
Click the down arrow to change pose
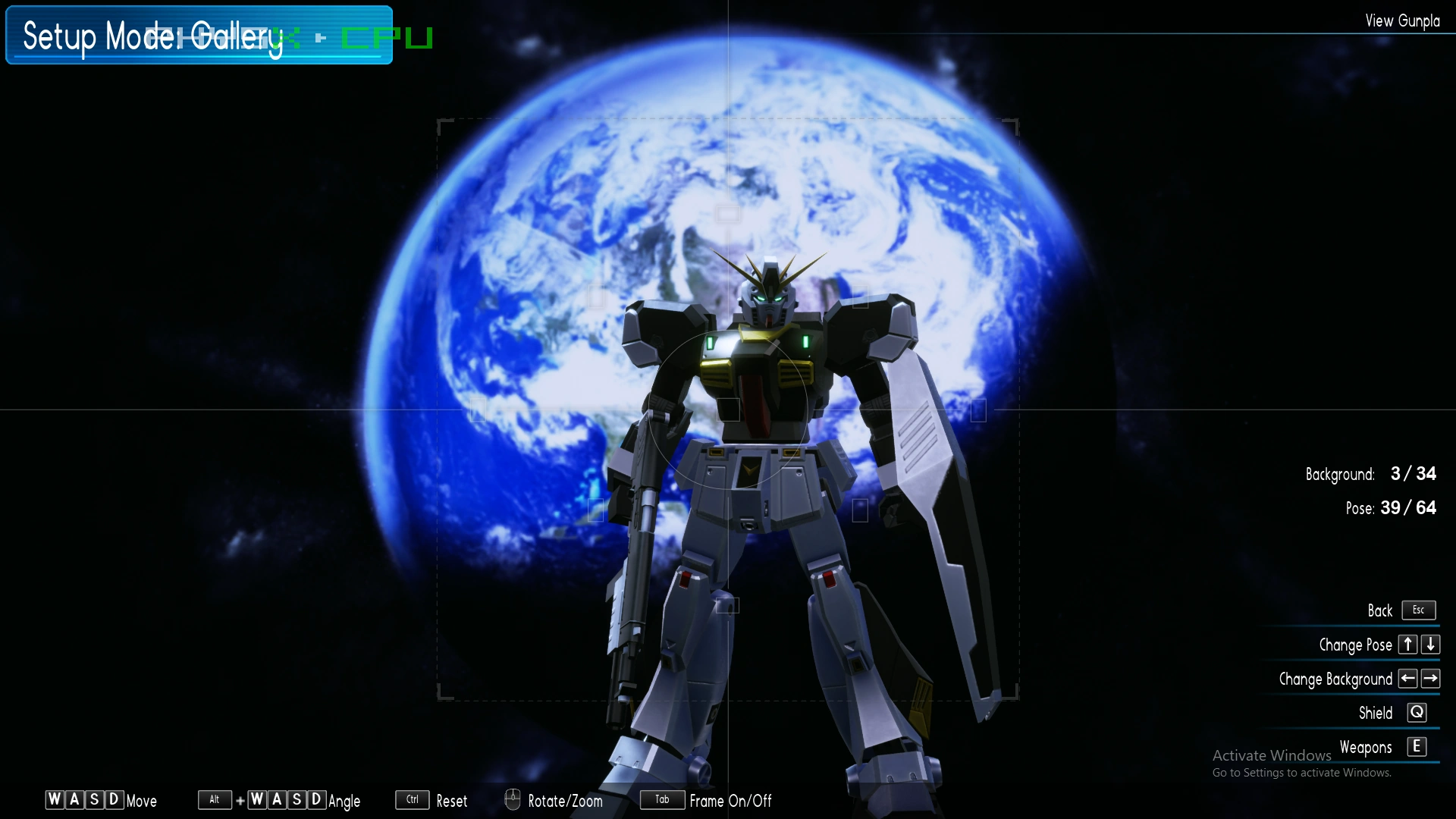pyautogui.click(x=1430, y=645)
